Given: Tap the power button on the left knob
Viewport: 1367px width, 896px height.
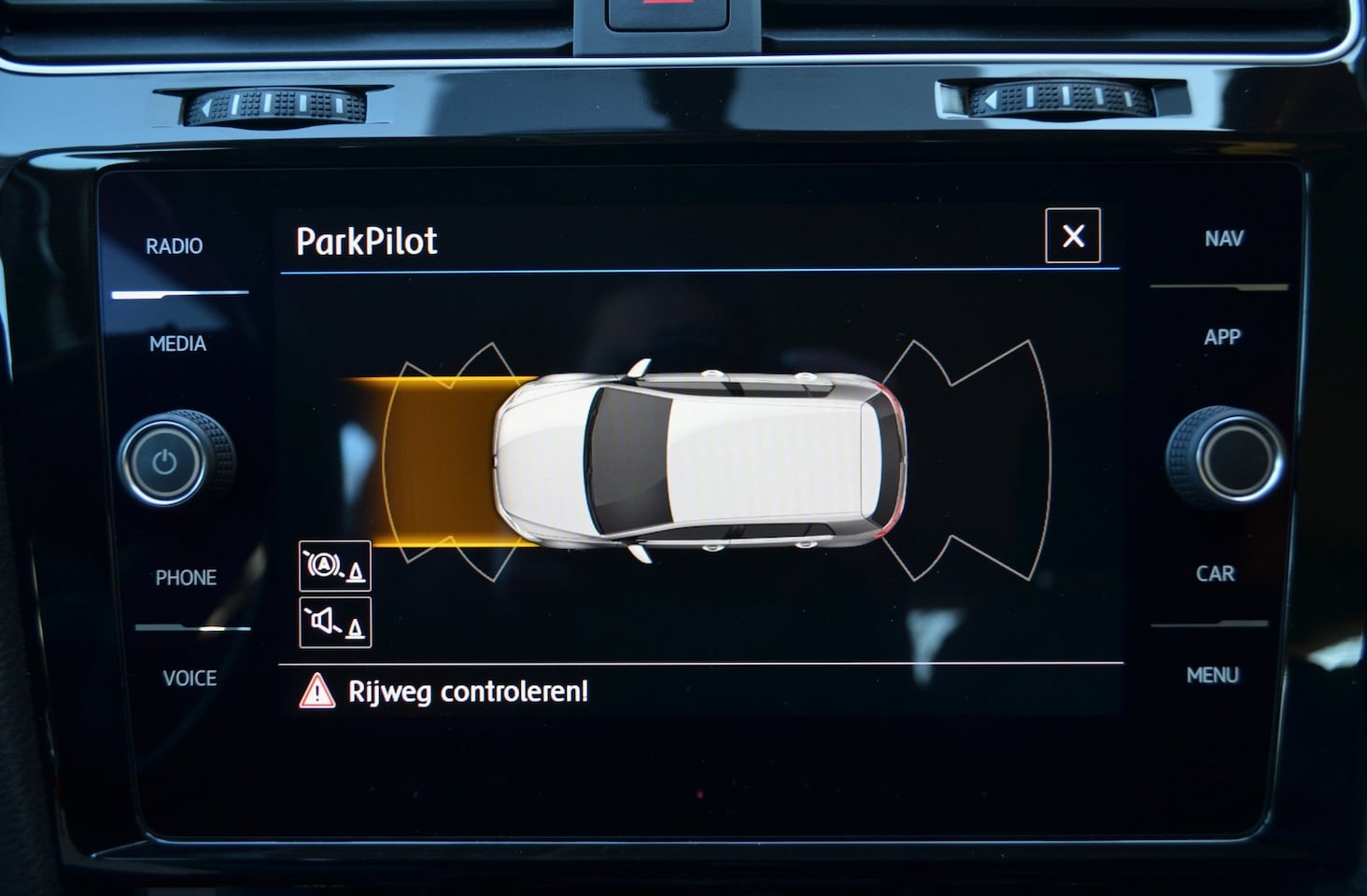Looking at the screenshot, I should 165,462.
